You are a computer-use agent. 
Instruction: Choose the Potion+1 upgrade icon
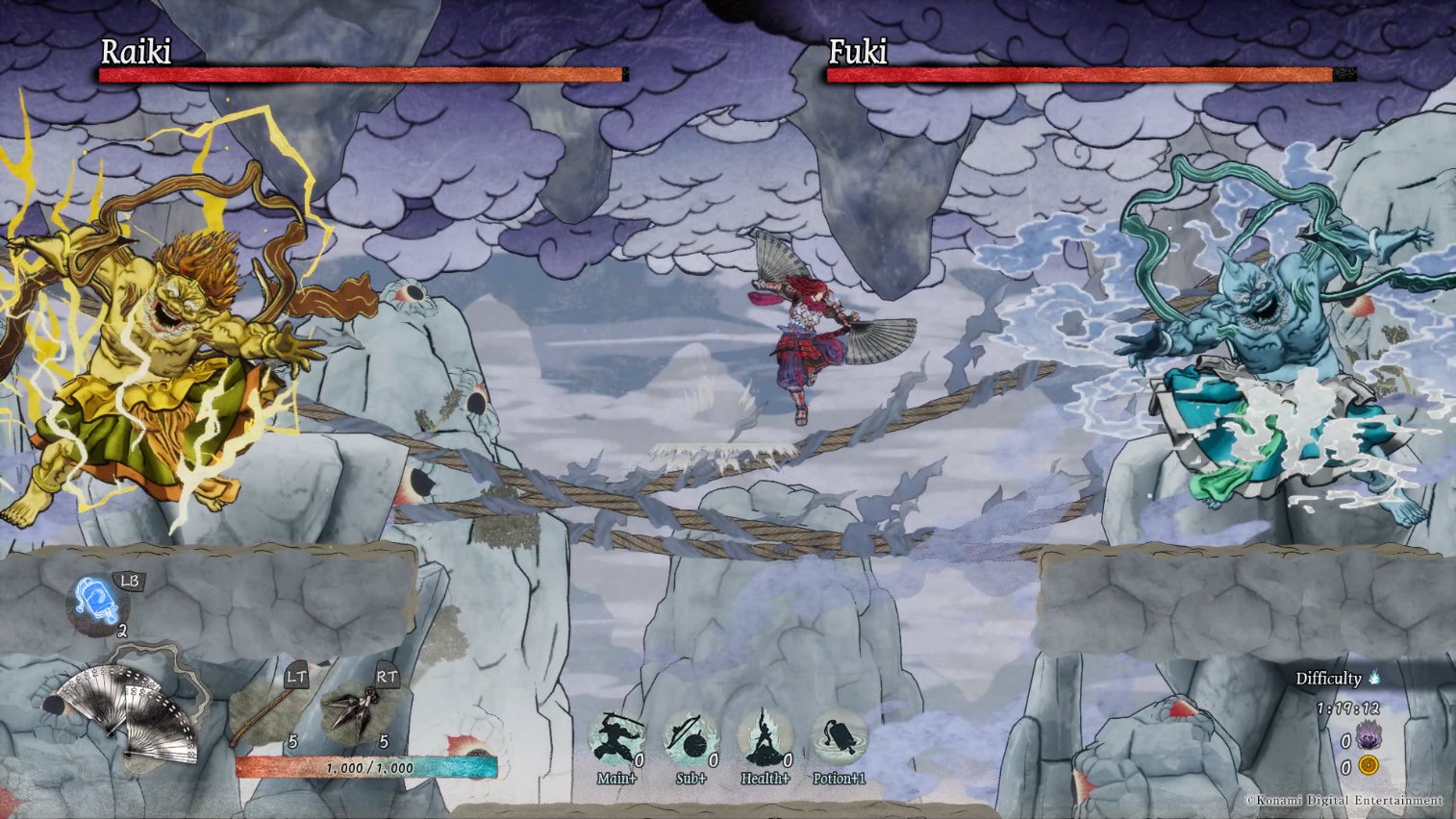(839, 739)
